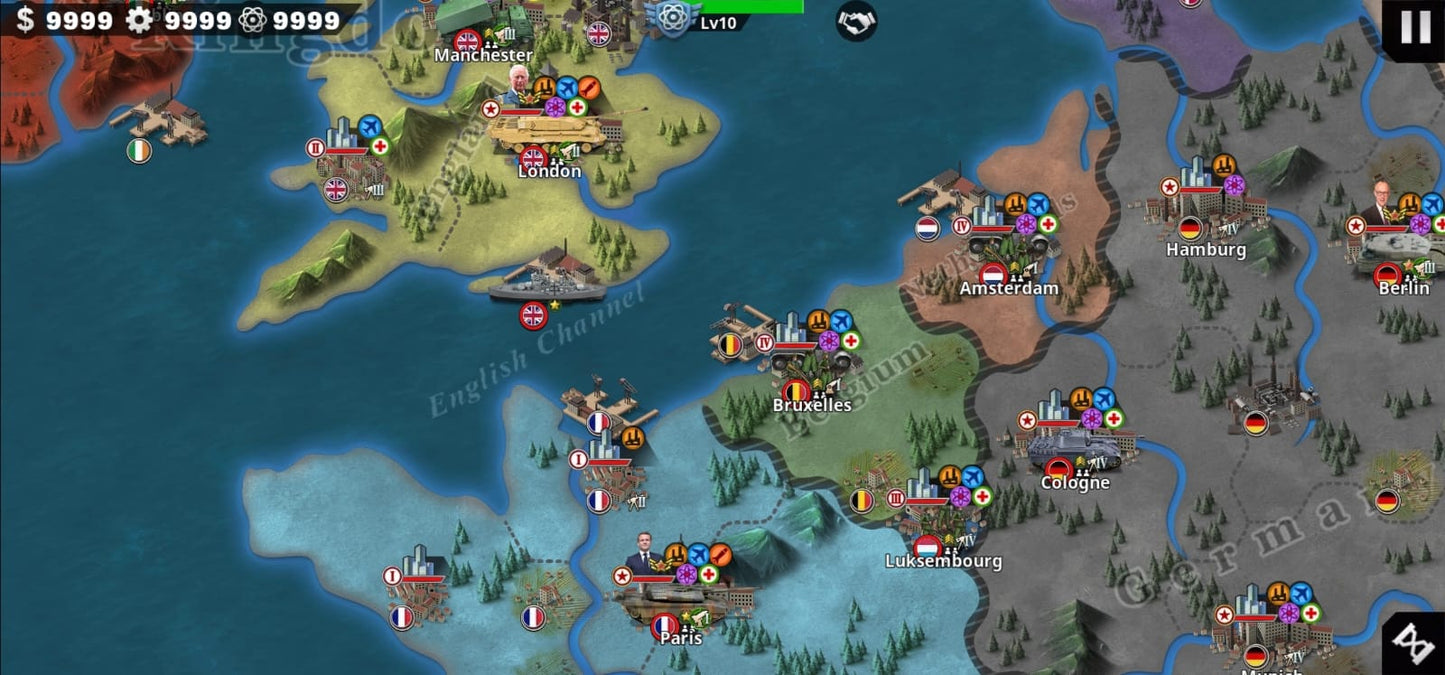Image resolution: width=1445 pixels, height=675 pixels.
Task: Select the British battleship in the Channel
Action: tap(546, 278)
